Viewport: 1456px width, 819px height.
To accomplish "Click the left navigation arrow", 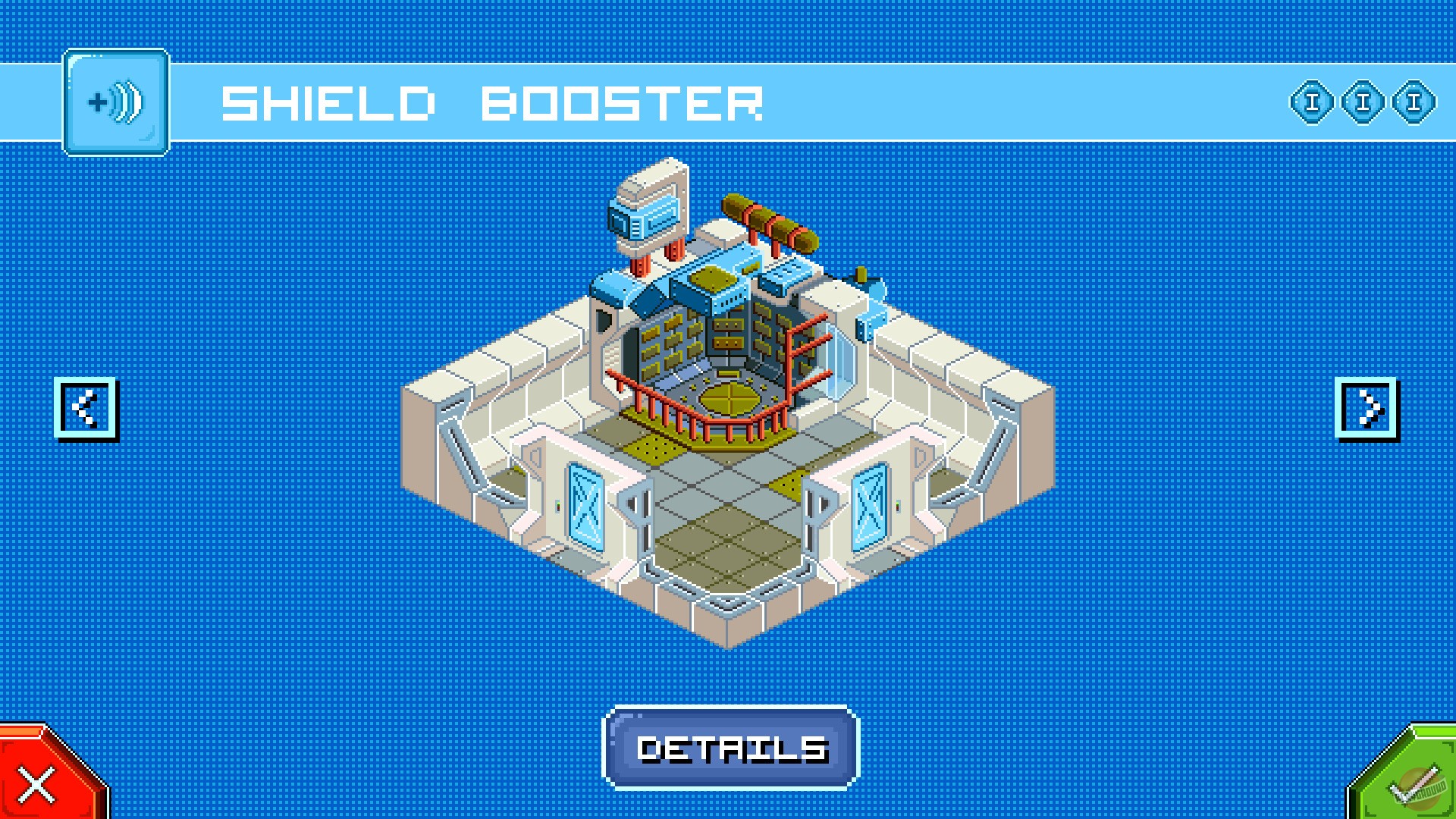I will [x=88, y=408].
